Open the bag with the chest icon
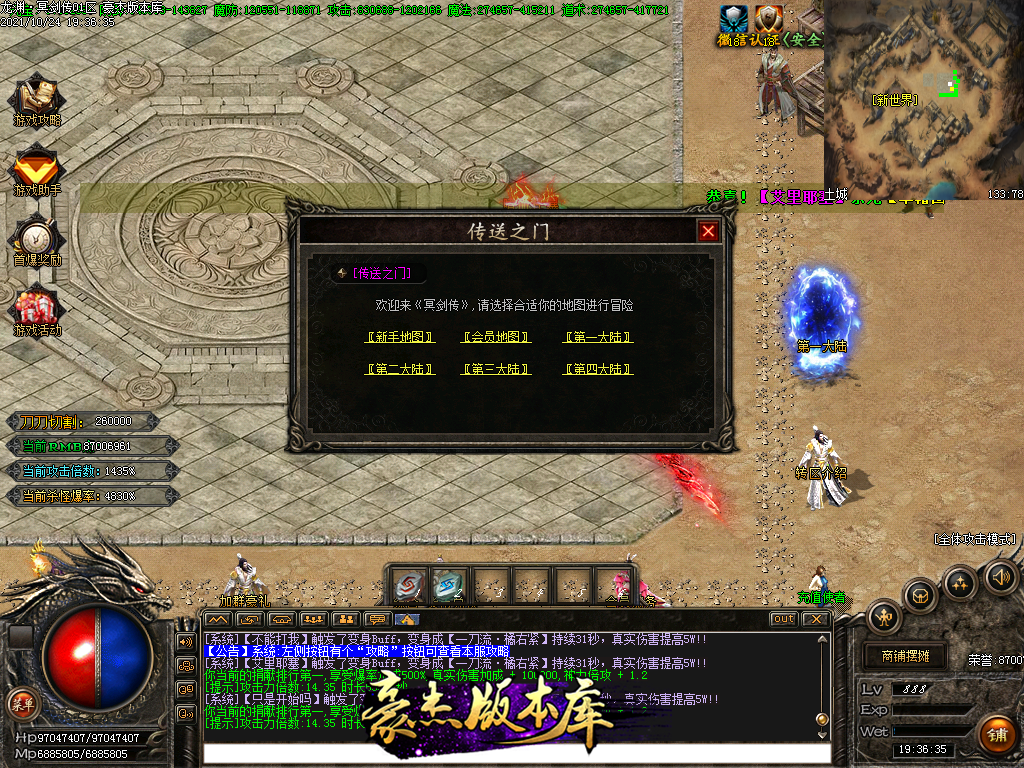The width and height of the screenshot is (1024, 768). [921, 597]
